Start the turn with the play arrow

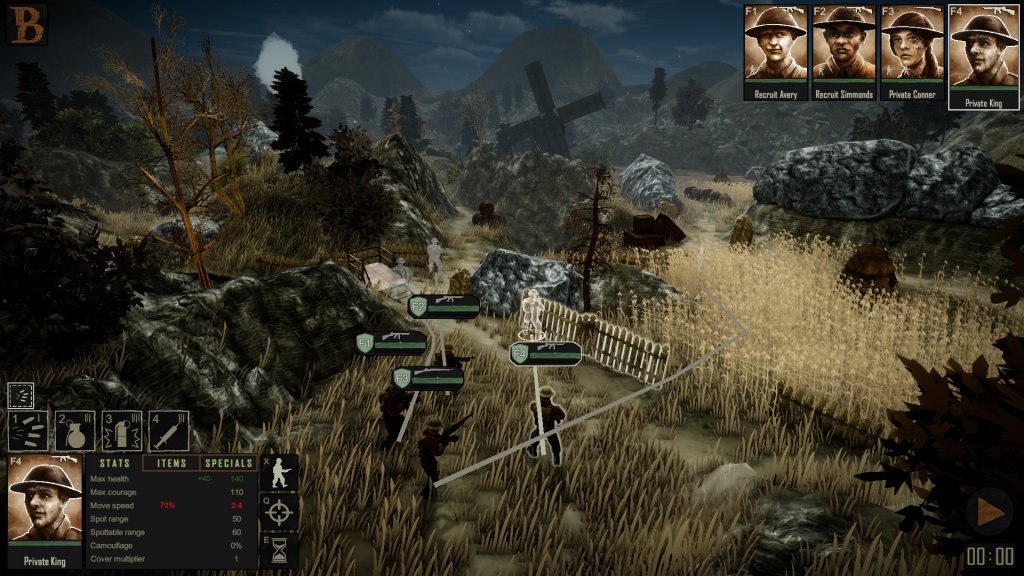coord(990,512)
